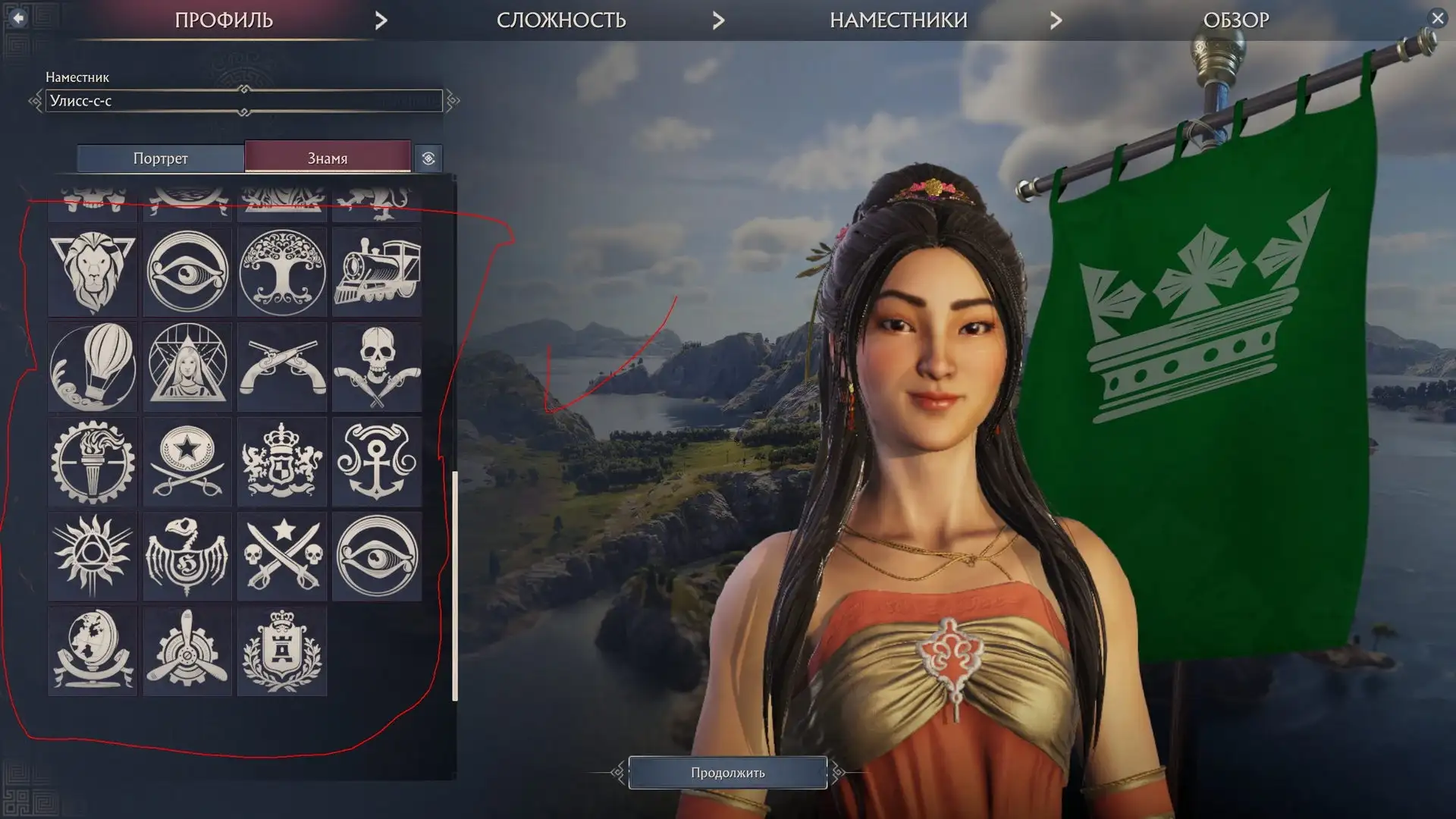Pick the anchor emblem
Viewport: 1456px width, 819px height.
coord(377,462)
